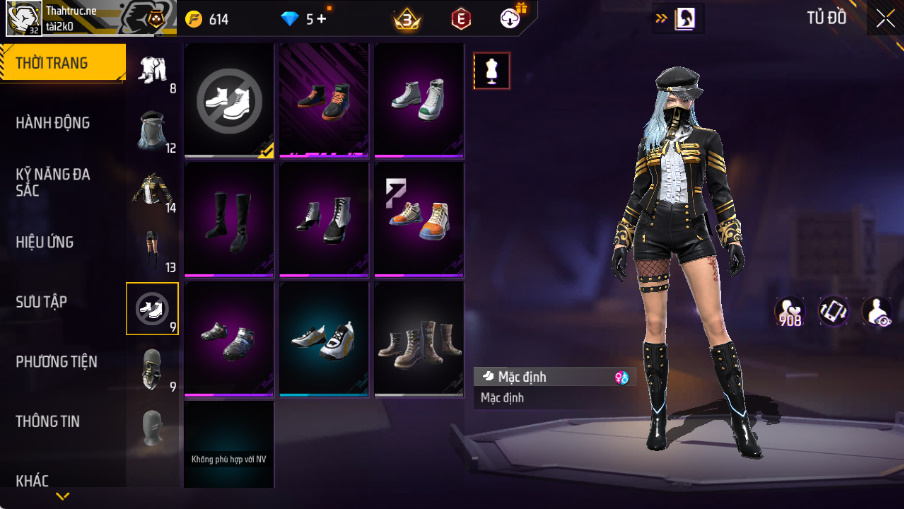904x509 pixels.
Task: Select the white and yellow running shoes
Action: pyautogui.click(x=324, y=338)
